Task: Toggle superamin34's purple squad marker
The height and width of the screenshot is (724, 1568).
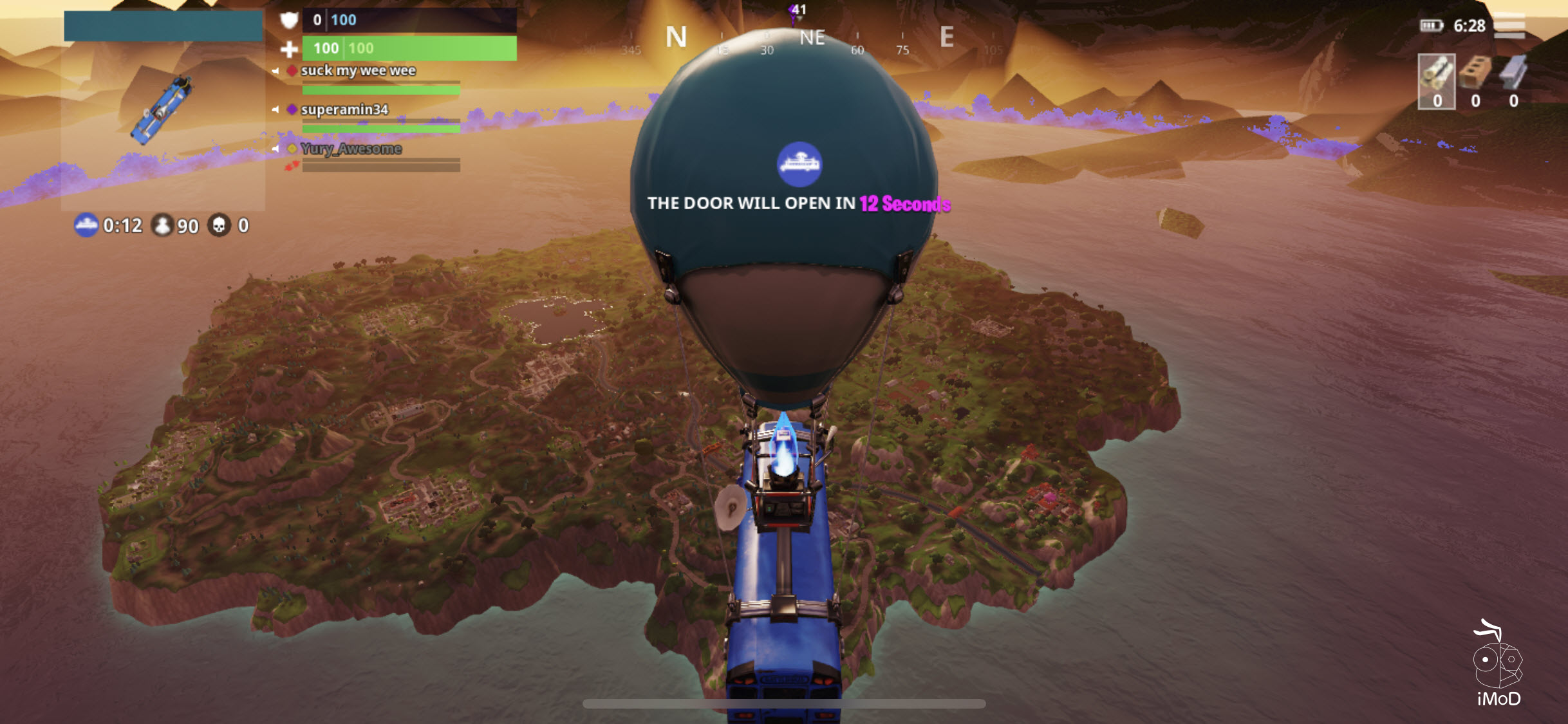Action: click(292, 109)
